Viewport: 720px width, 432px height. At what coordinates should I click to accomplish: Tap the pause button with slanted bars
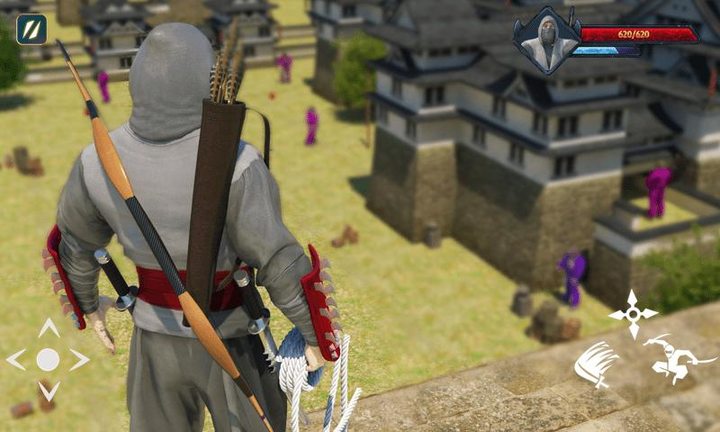click(x=31, y=28)
